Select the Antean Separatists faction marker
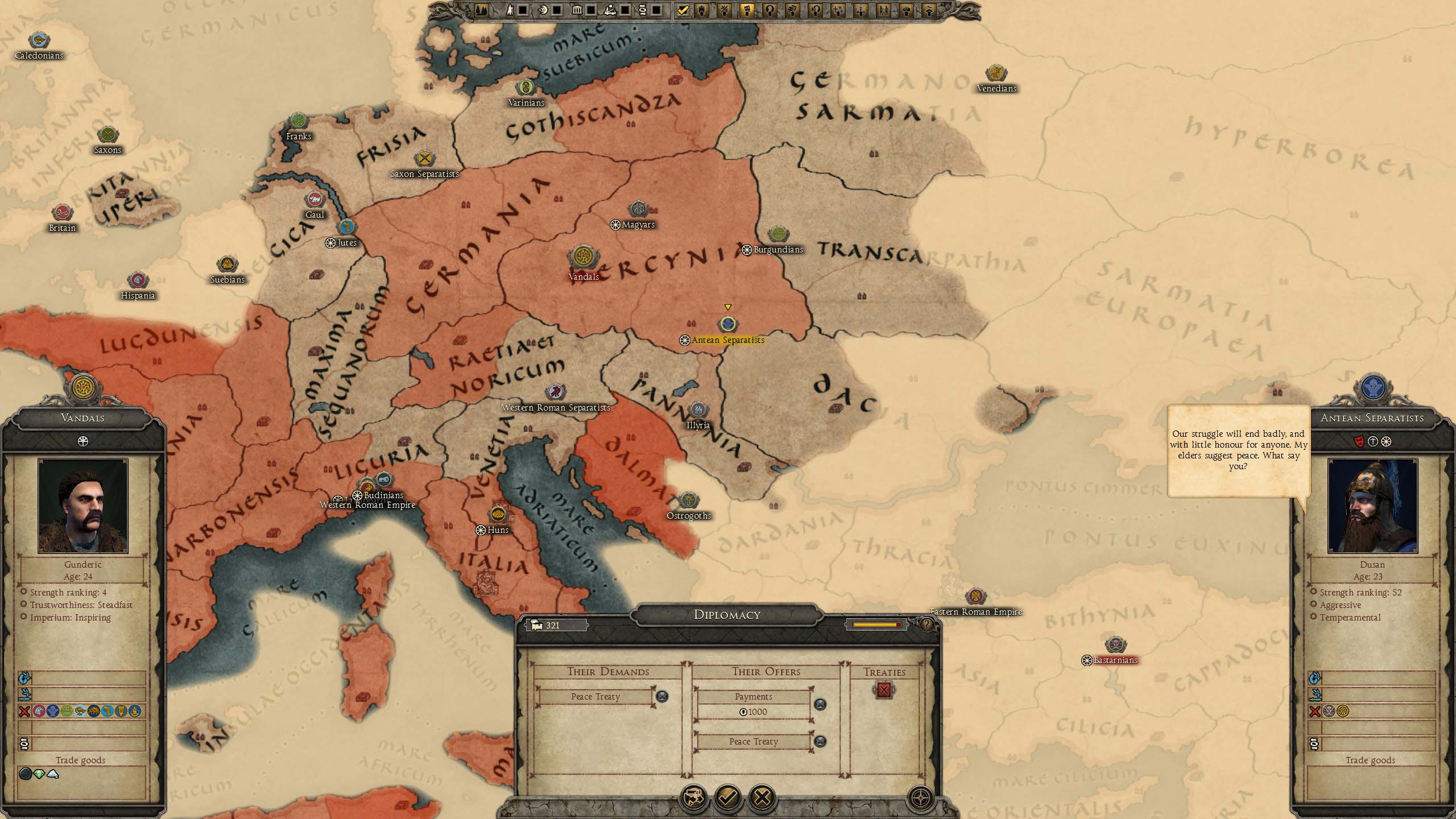Viewport: 1456px width, 819px height. pos(727,325)
